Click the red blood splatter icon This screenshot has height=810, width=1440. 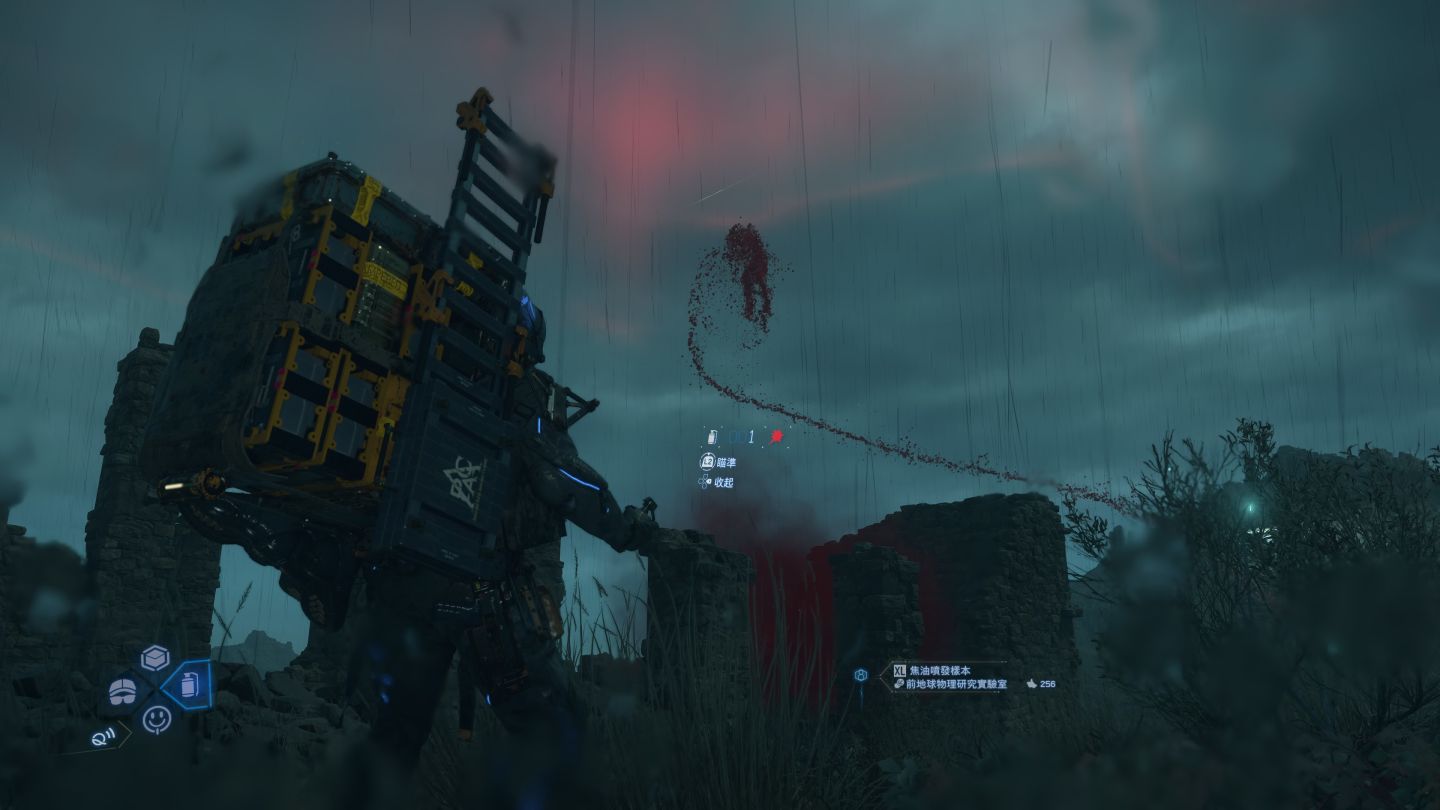coord(775,437)
